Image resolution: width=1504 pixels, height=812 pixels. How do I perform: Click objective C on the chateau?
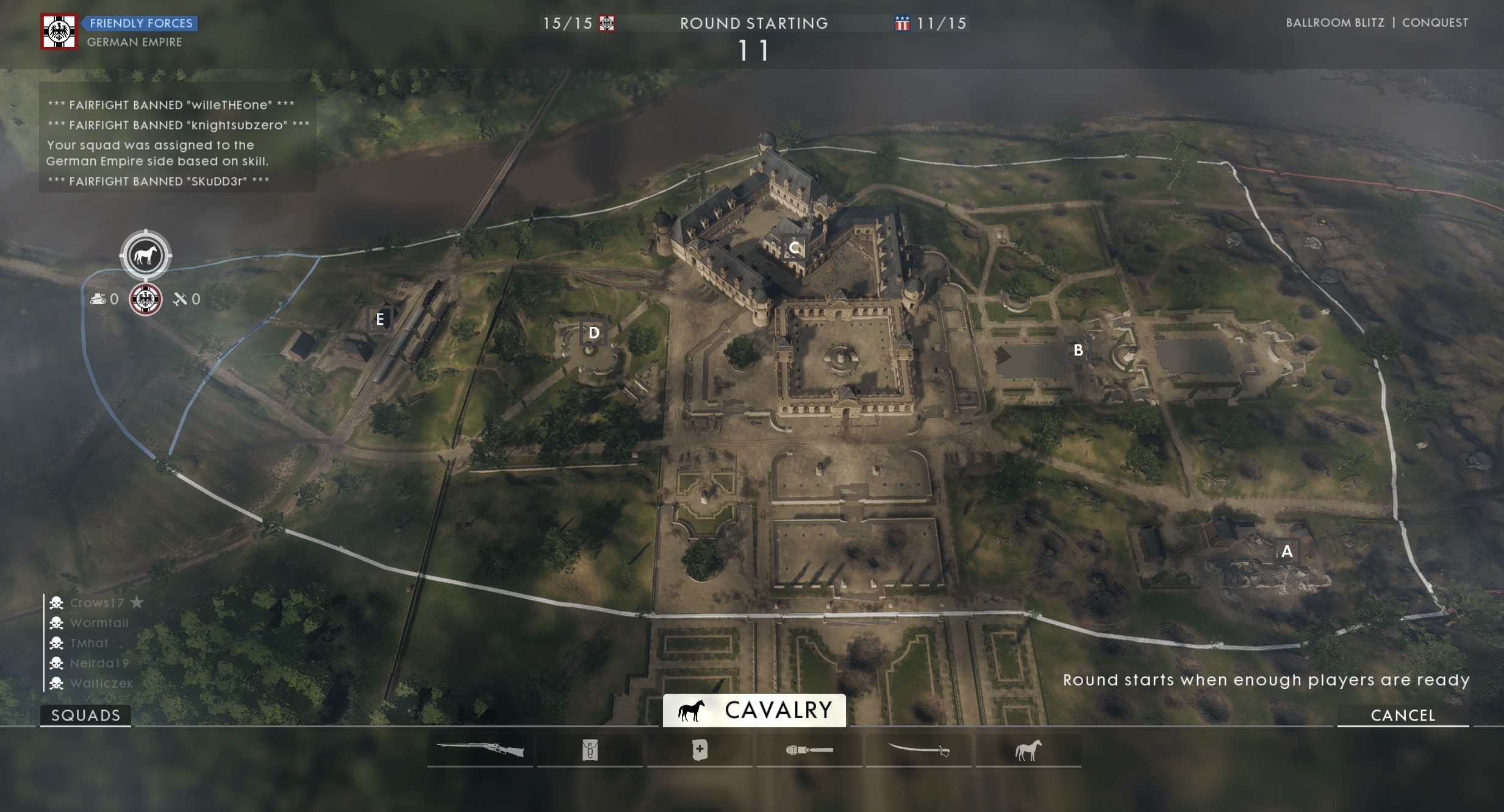794,248
